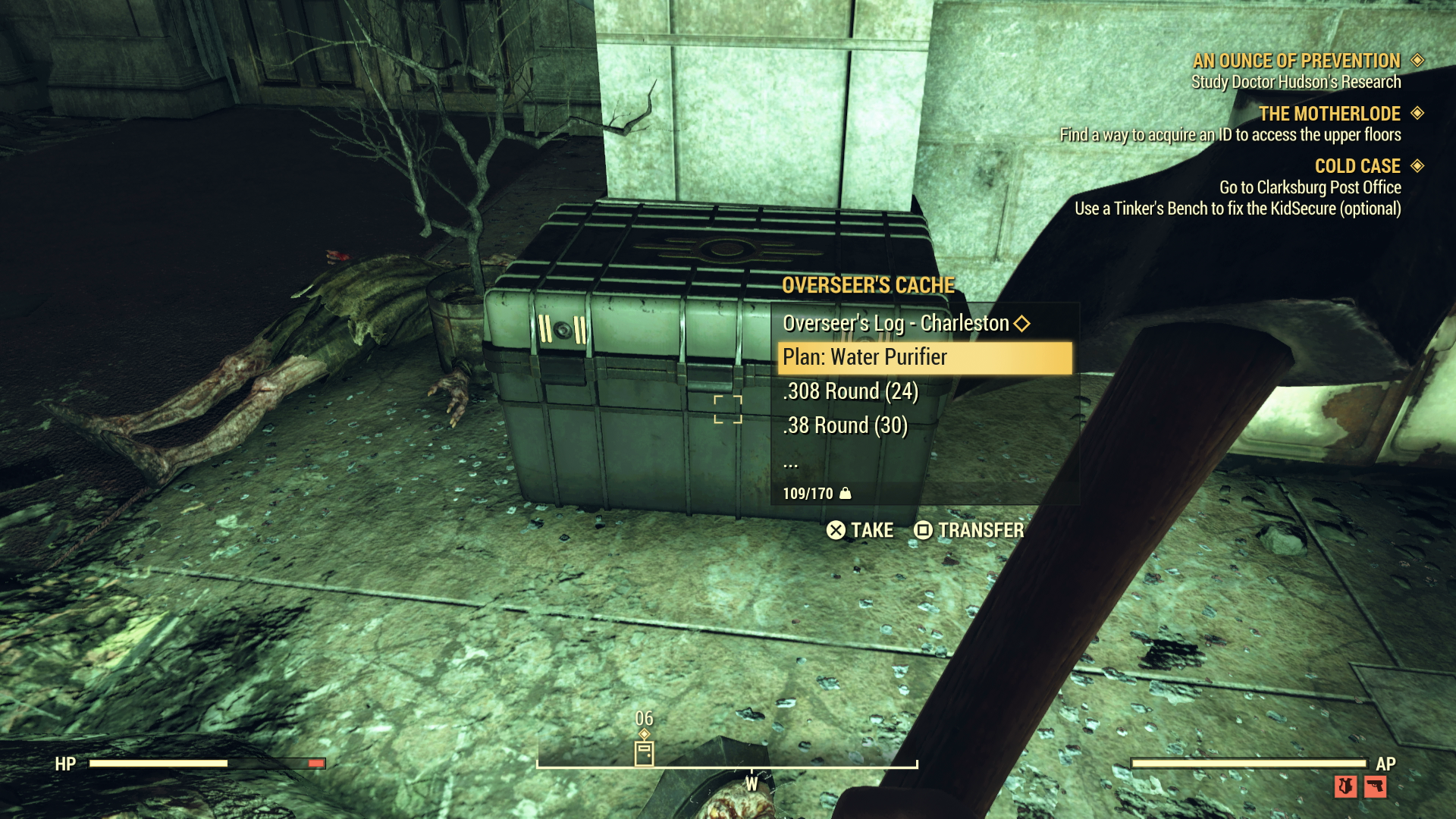The height and width of the screenshot is (819, 1456).
Task: Click the COLD CASE quest heading
Action: 1358,166
